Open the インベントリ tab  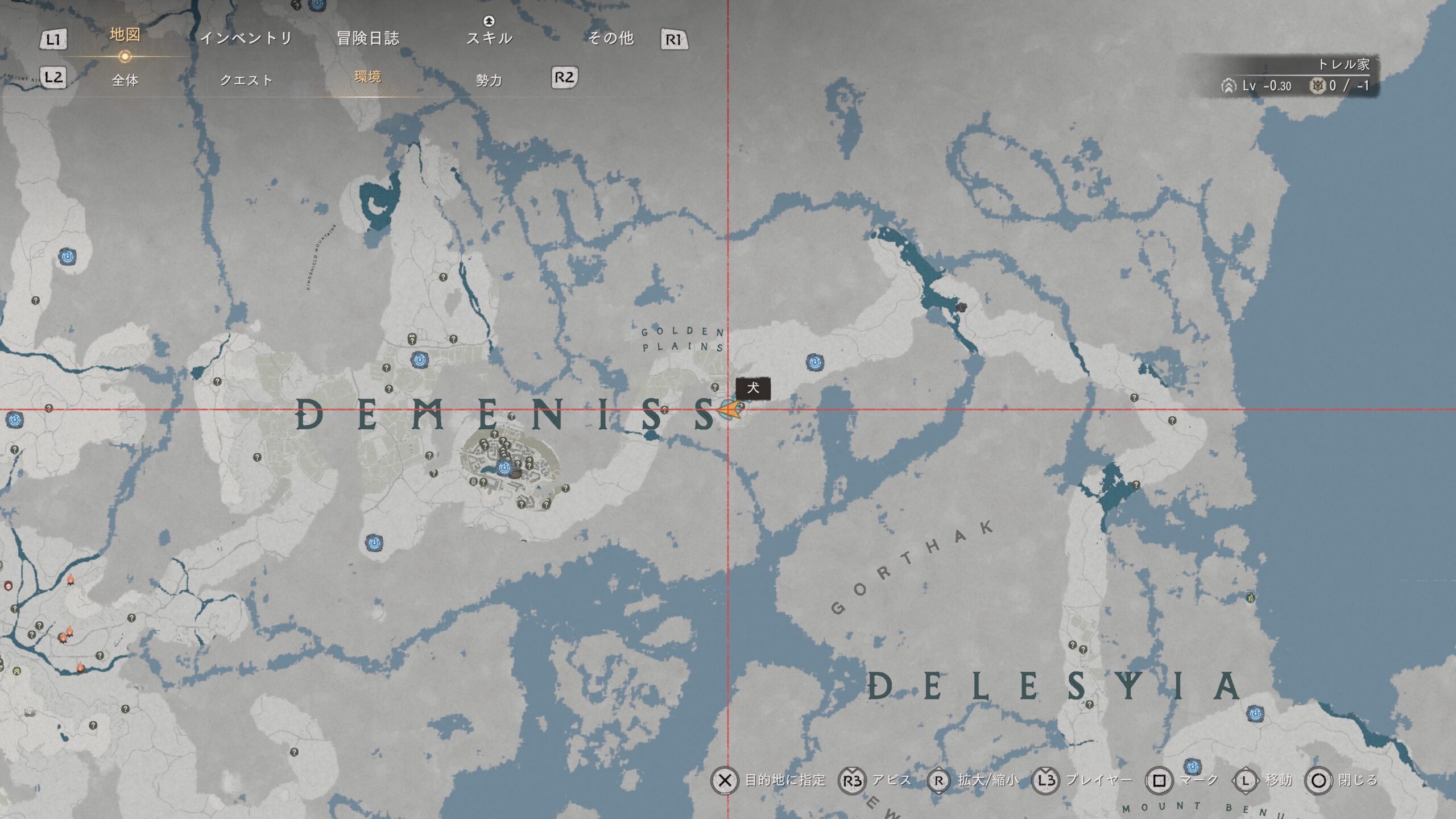point(246,38)
